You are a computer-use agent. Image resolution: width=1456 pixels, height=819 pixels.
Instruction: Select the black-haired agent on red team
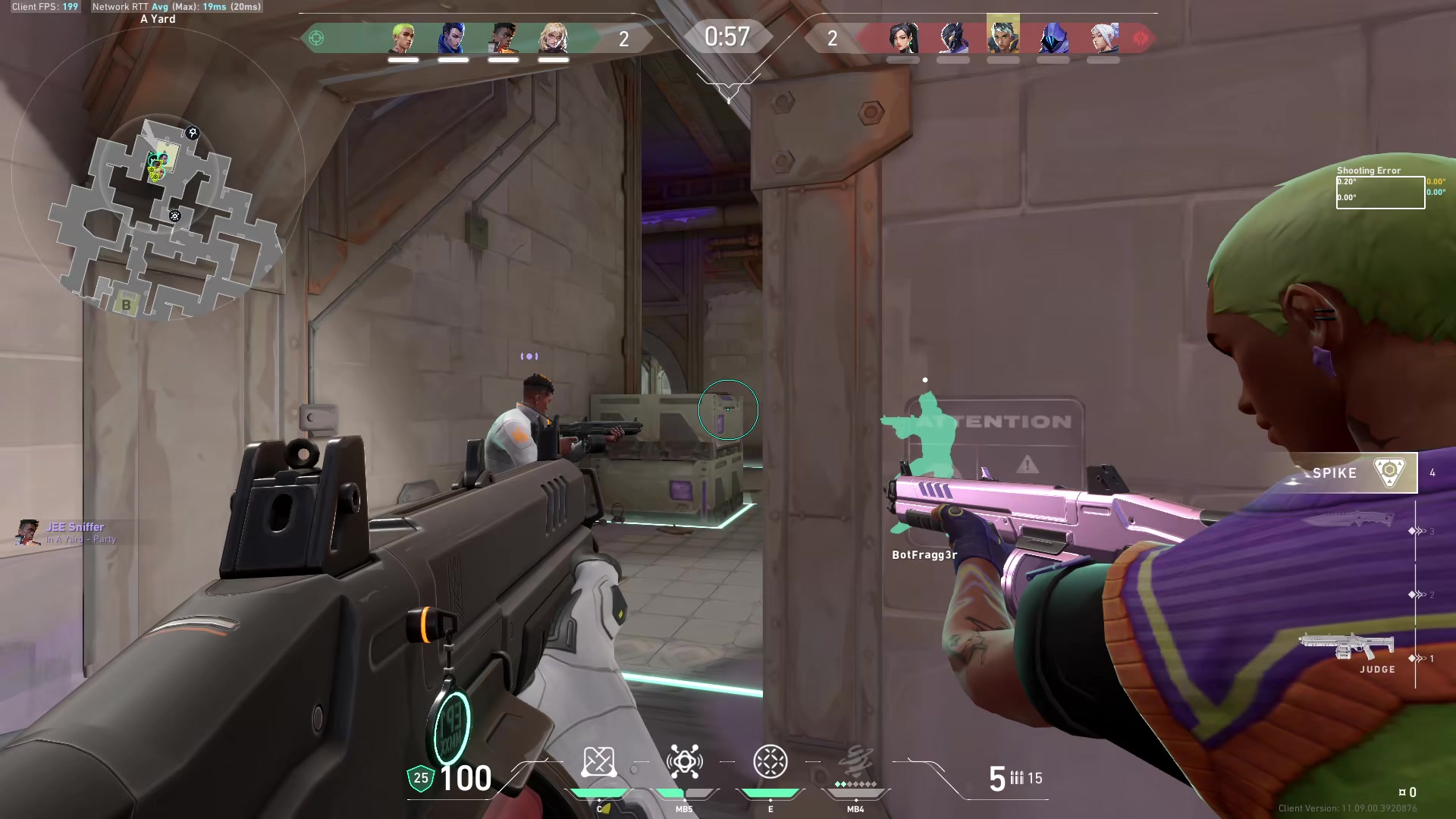coord(903,38)
